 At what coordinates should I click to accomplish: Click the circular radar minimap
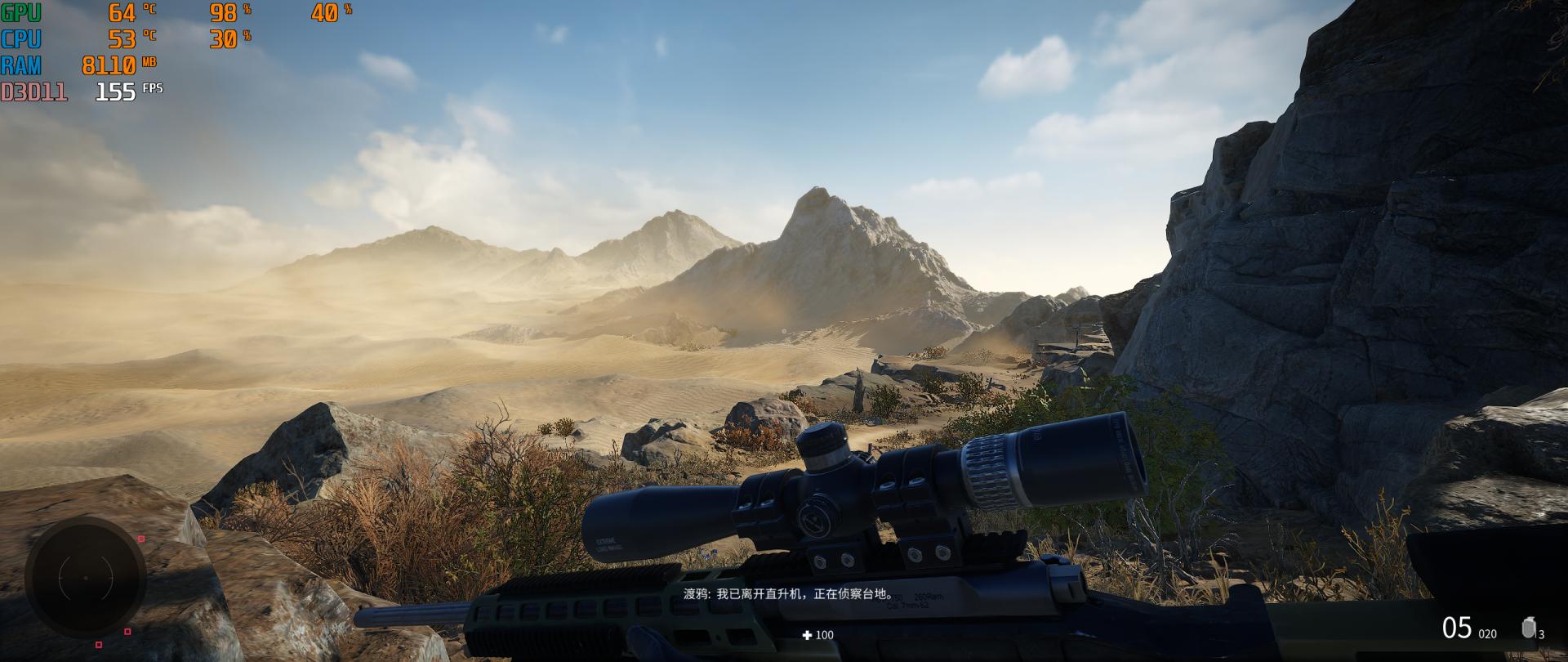(85, 578)
